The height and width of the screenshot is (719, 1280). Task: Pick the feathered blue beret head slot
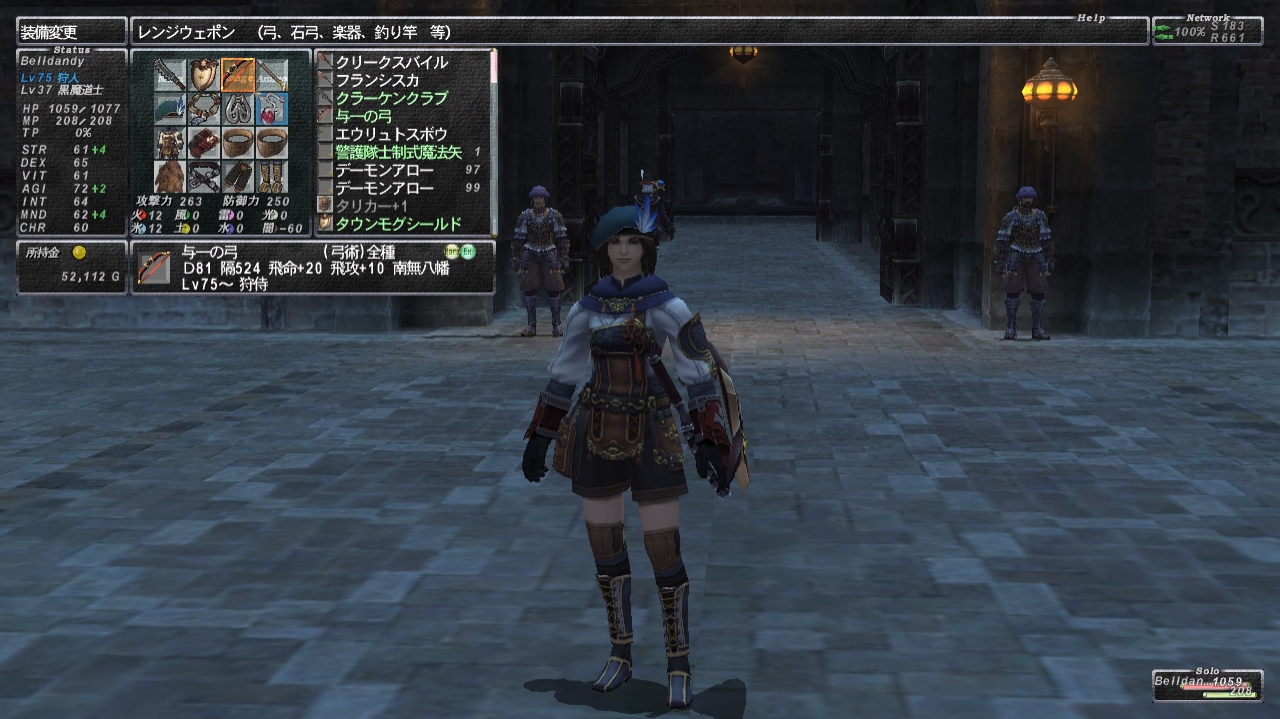coord(170,109)
